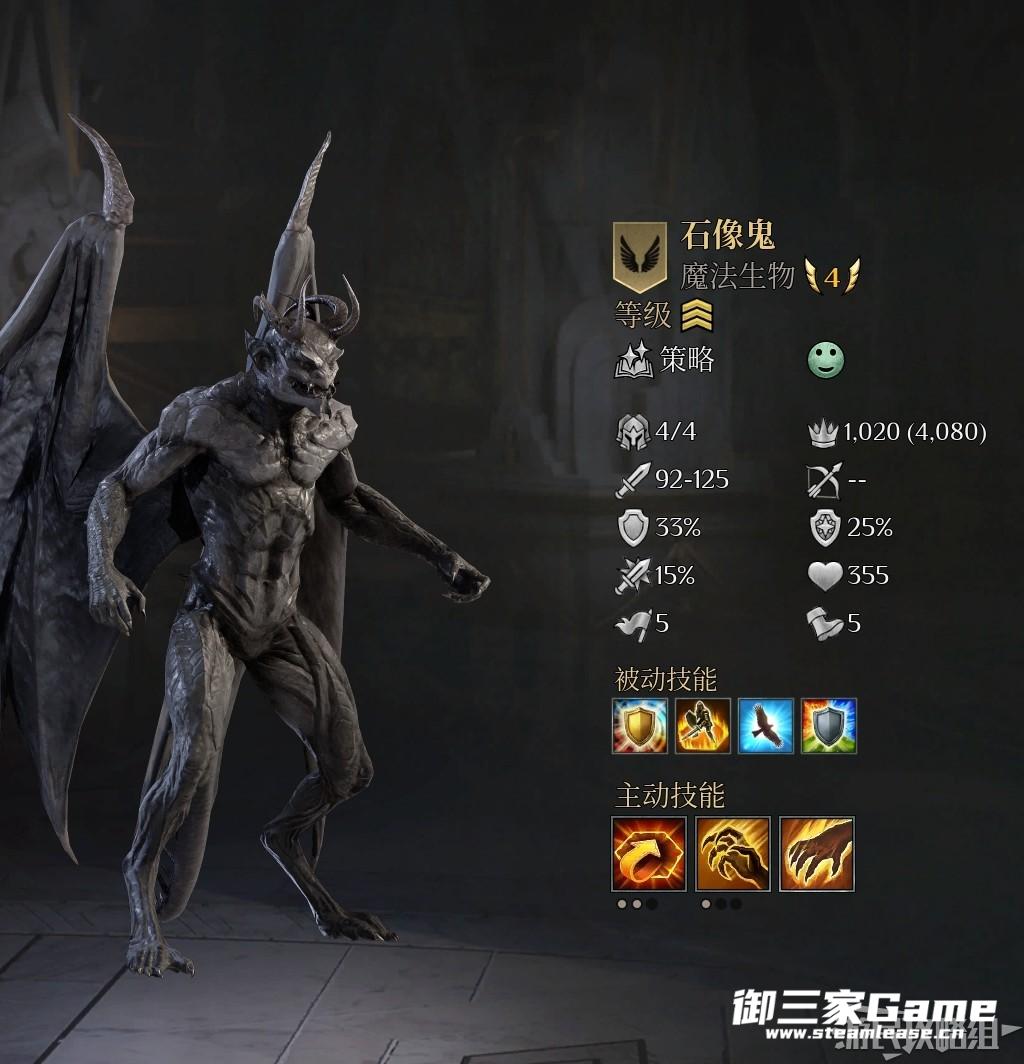Use the claw swipe active ability
Viewport: 1024px width, 1064px height.
[816, 853]
